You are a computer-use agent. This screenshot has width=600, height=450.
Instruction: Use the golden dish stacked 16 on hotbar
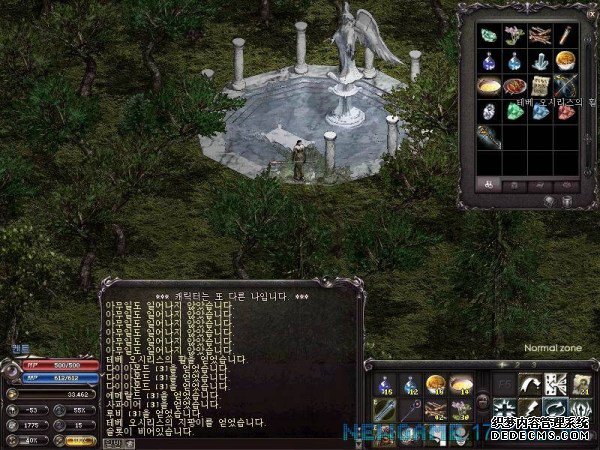[x=435, y=384]
